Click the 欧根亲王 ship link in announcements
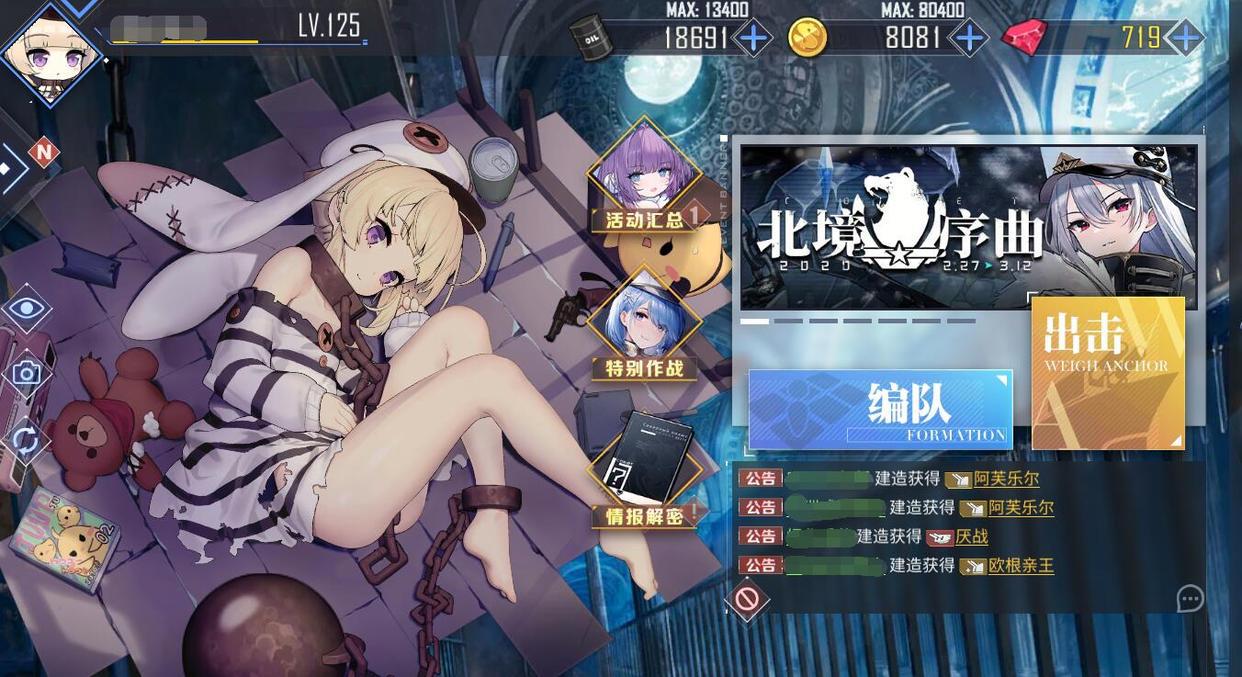 pos(1020,566)
